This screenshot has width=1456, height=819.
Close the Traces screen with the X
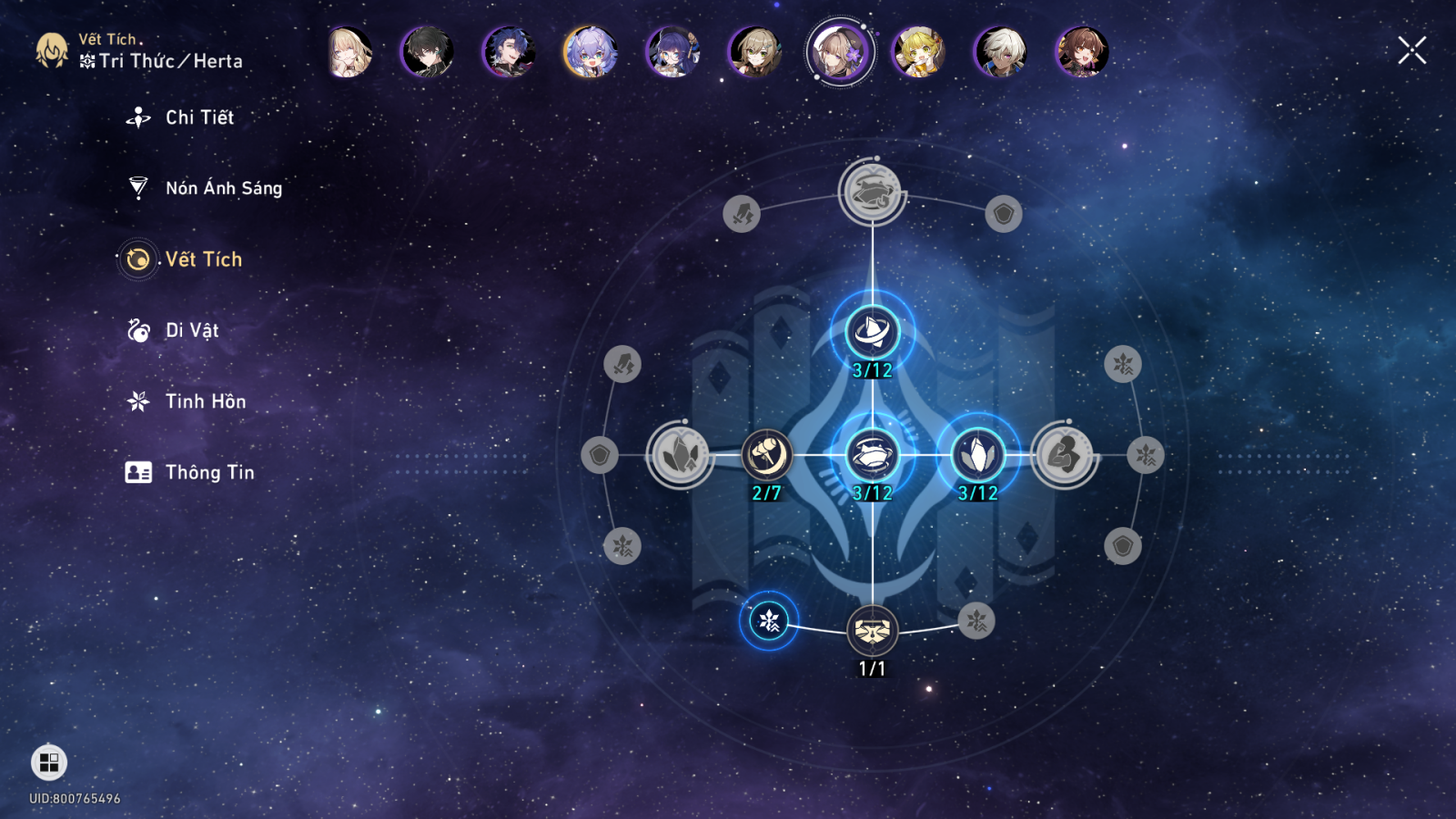pyautogui.click(x=1411, y=51)
